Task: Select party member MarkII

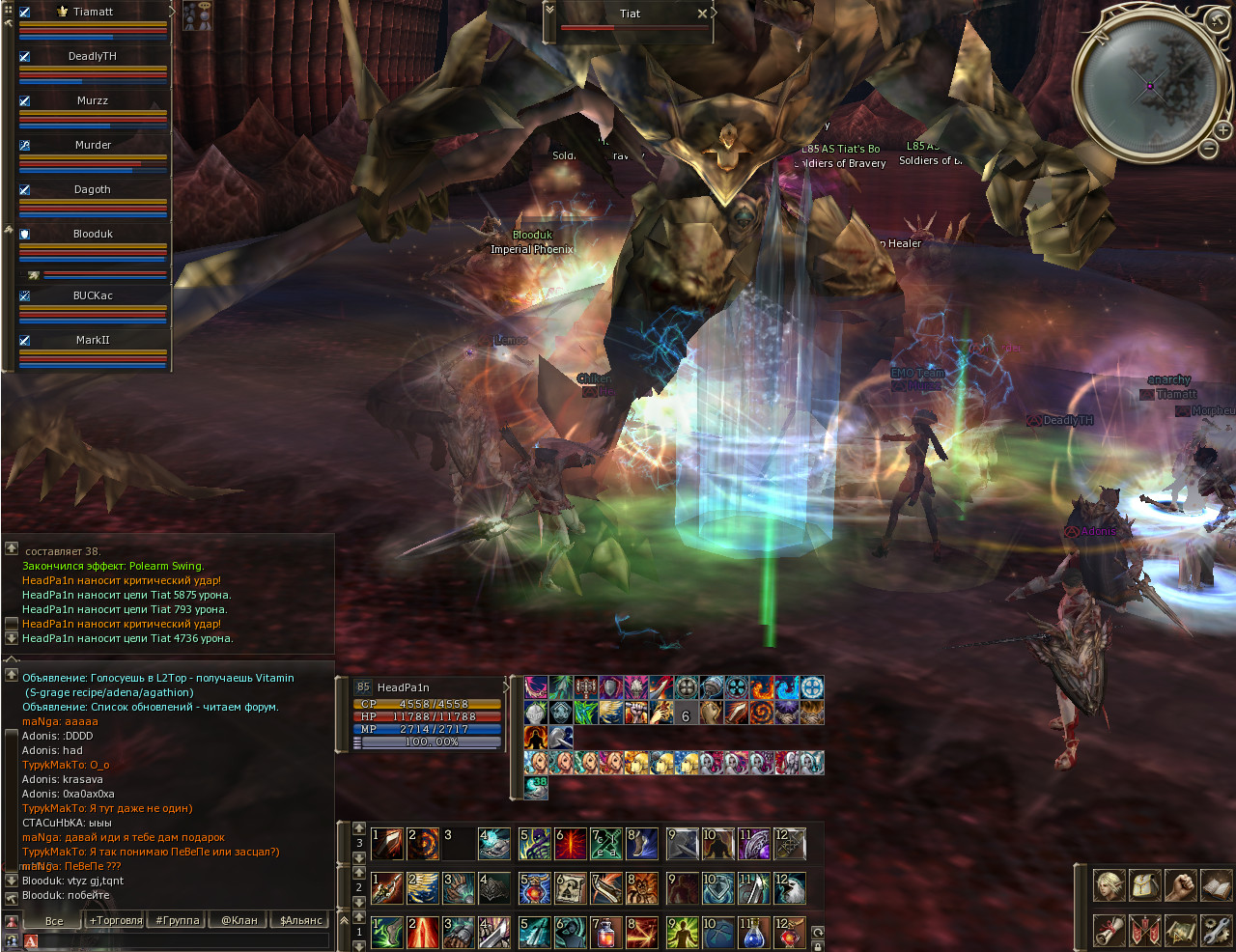Action: click(x=93, y=340)
